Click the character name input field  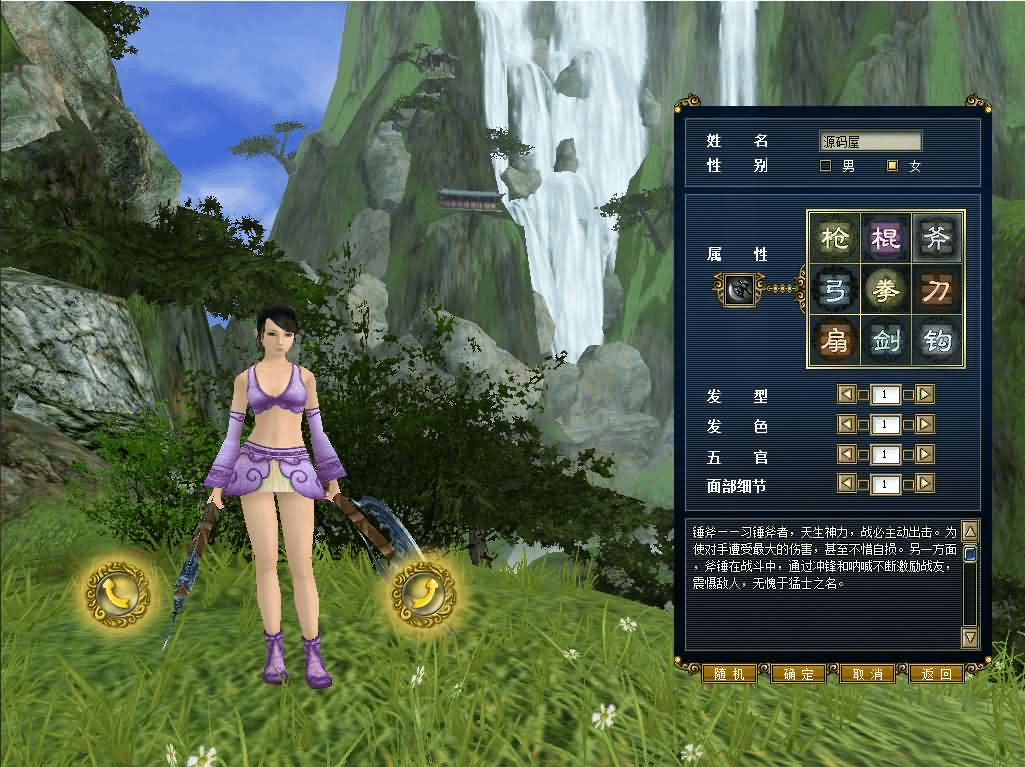[x=870, y=142]
